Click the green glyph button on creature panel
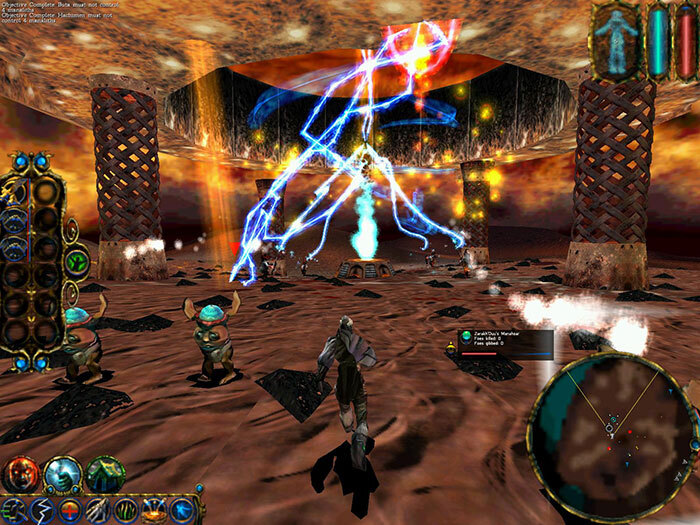This screenshot has width=700, height=525. 76,262
